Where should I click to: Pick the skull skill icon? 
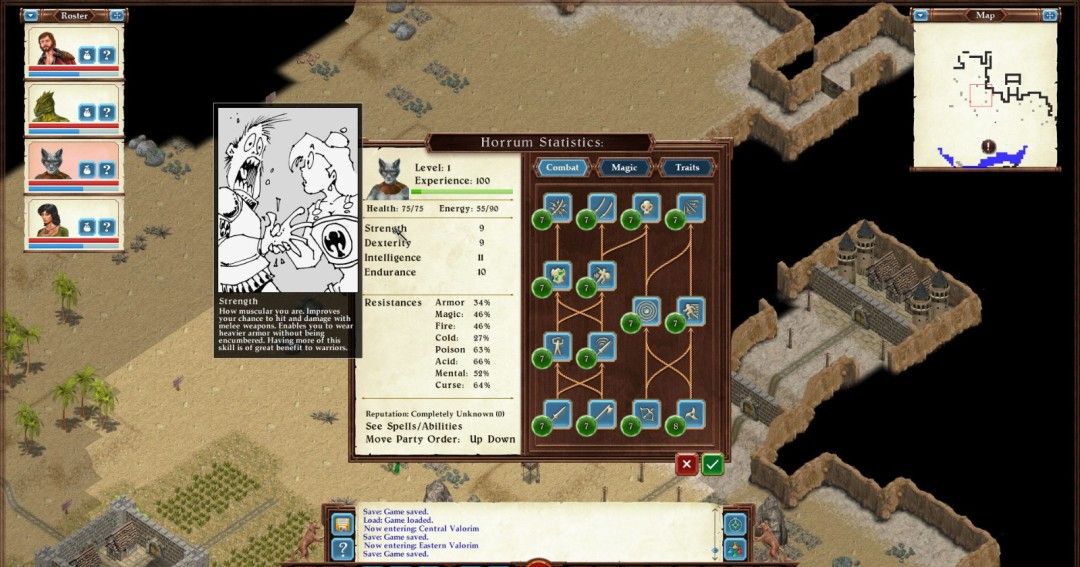[645, 208]
